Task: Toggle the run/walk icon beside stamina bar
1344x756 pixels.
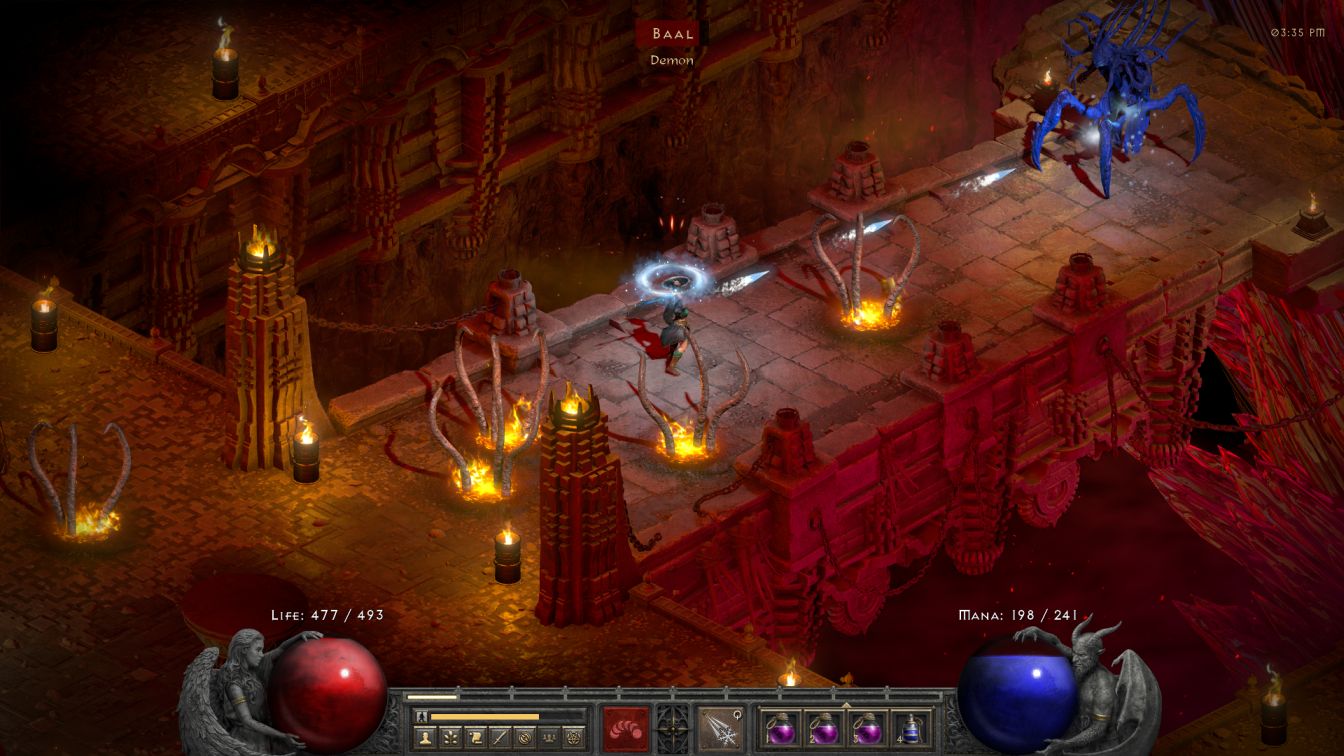Action: click(x=421, y=716)
